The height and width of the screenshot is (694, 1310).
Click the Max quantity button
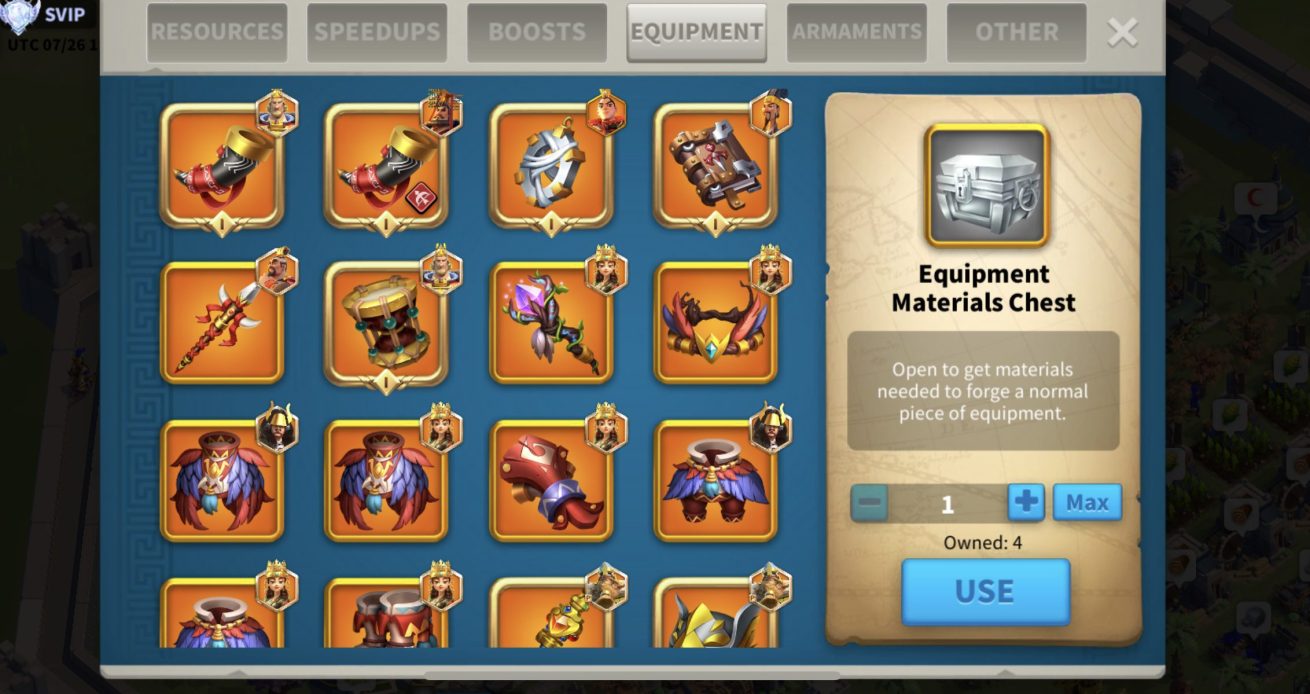[1086, 502]
